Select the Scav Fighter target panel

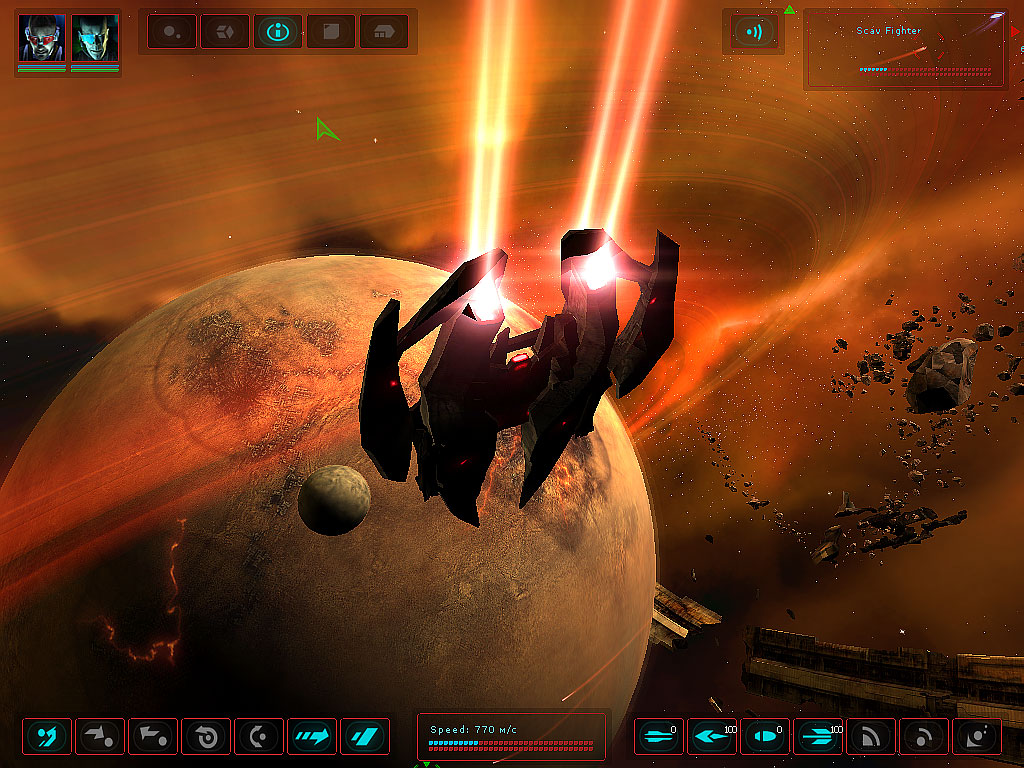tap(905, 50)
